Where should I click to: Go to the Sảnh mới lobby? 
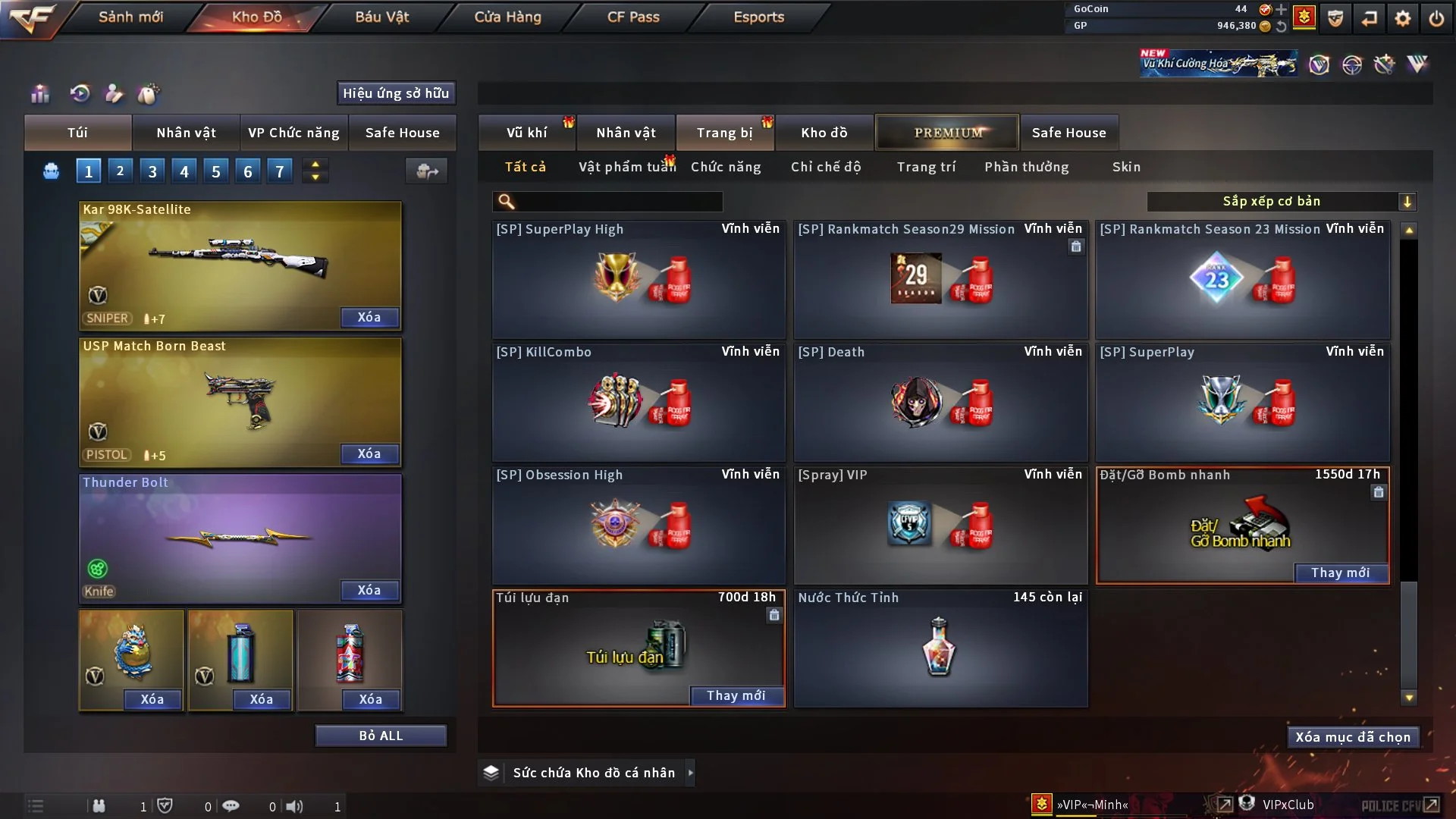[130, 17]
